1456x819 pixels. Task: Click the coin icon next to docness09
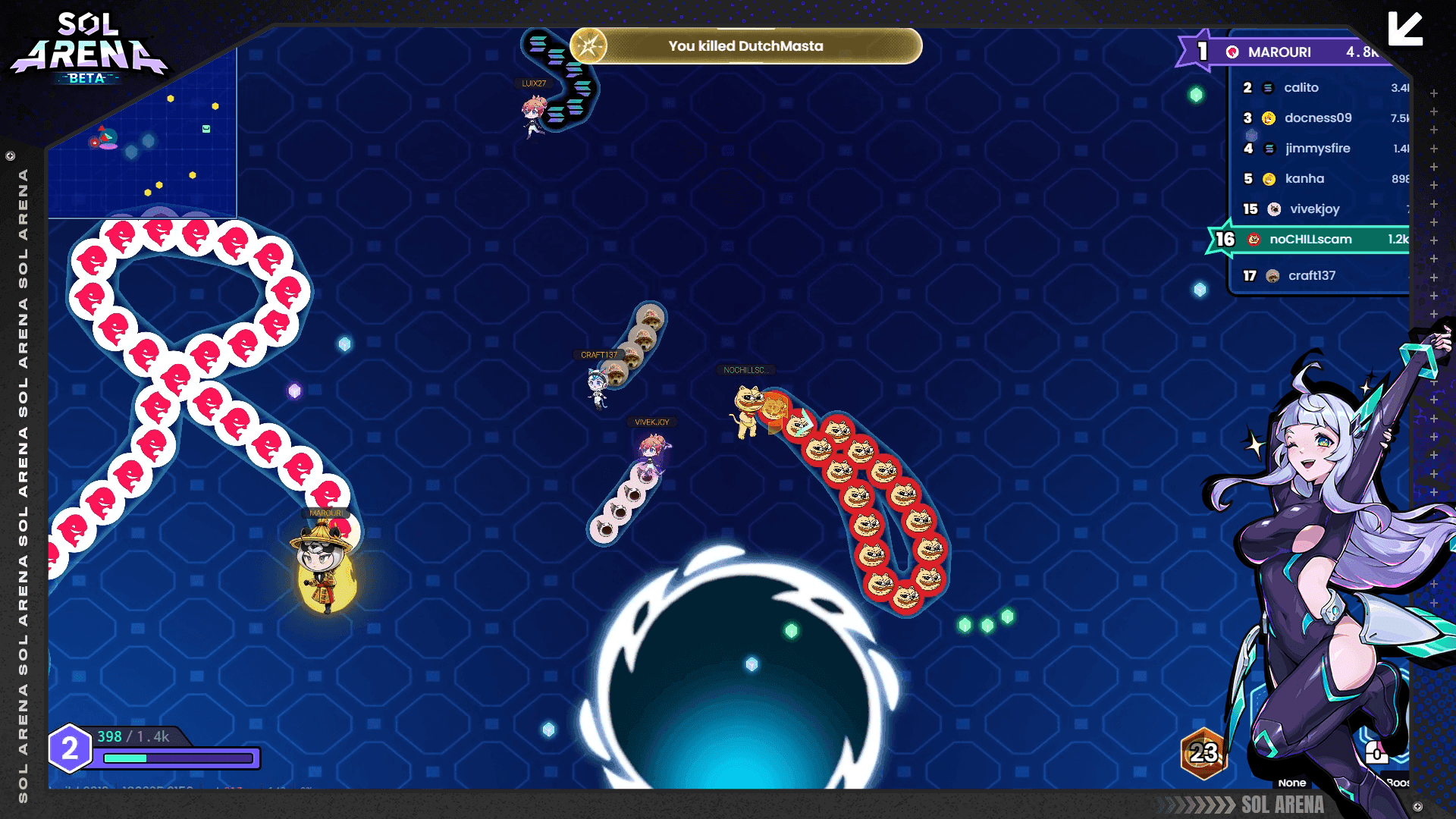[1268, 118]
